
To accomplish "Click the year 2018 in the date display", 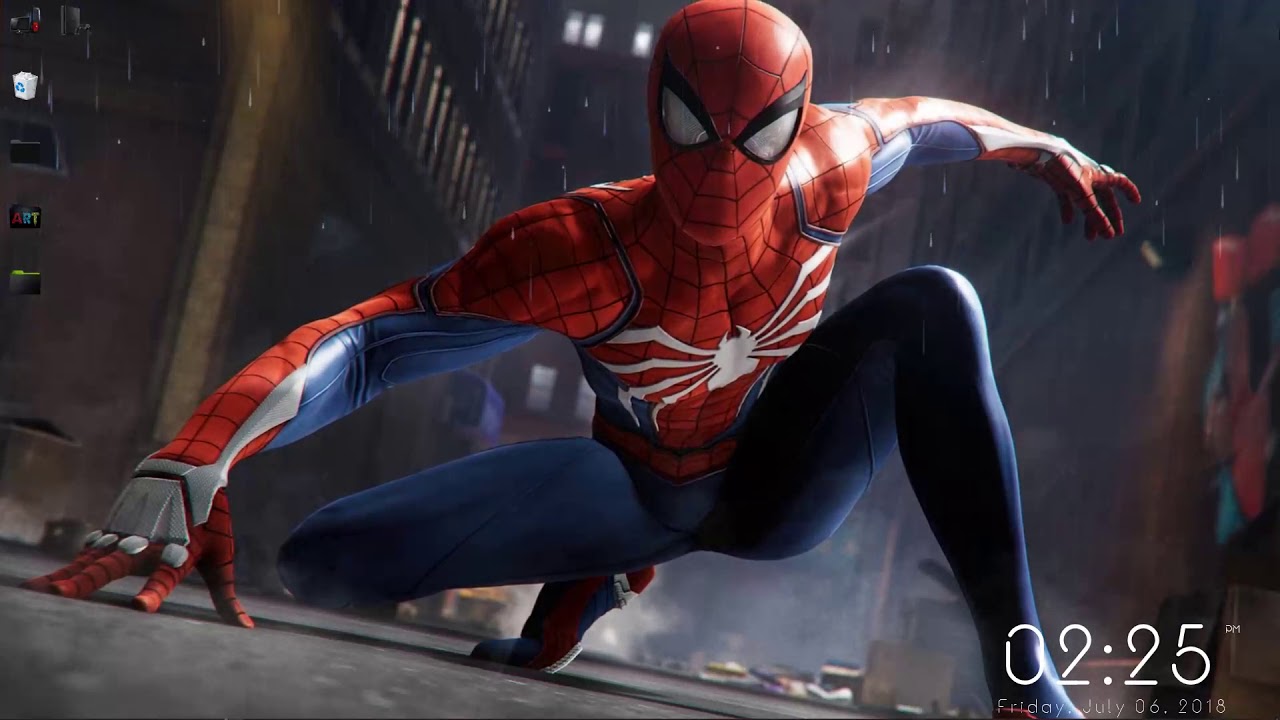I will pyautogui.click(x=1203, y=704).
